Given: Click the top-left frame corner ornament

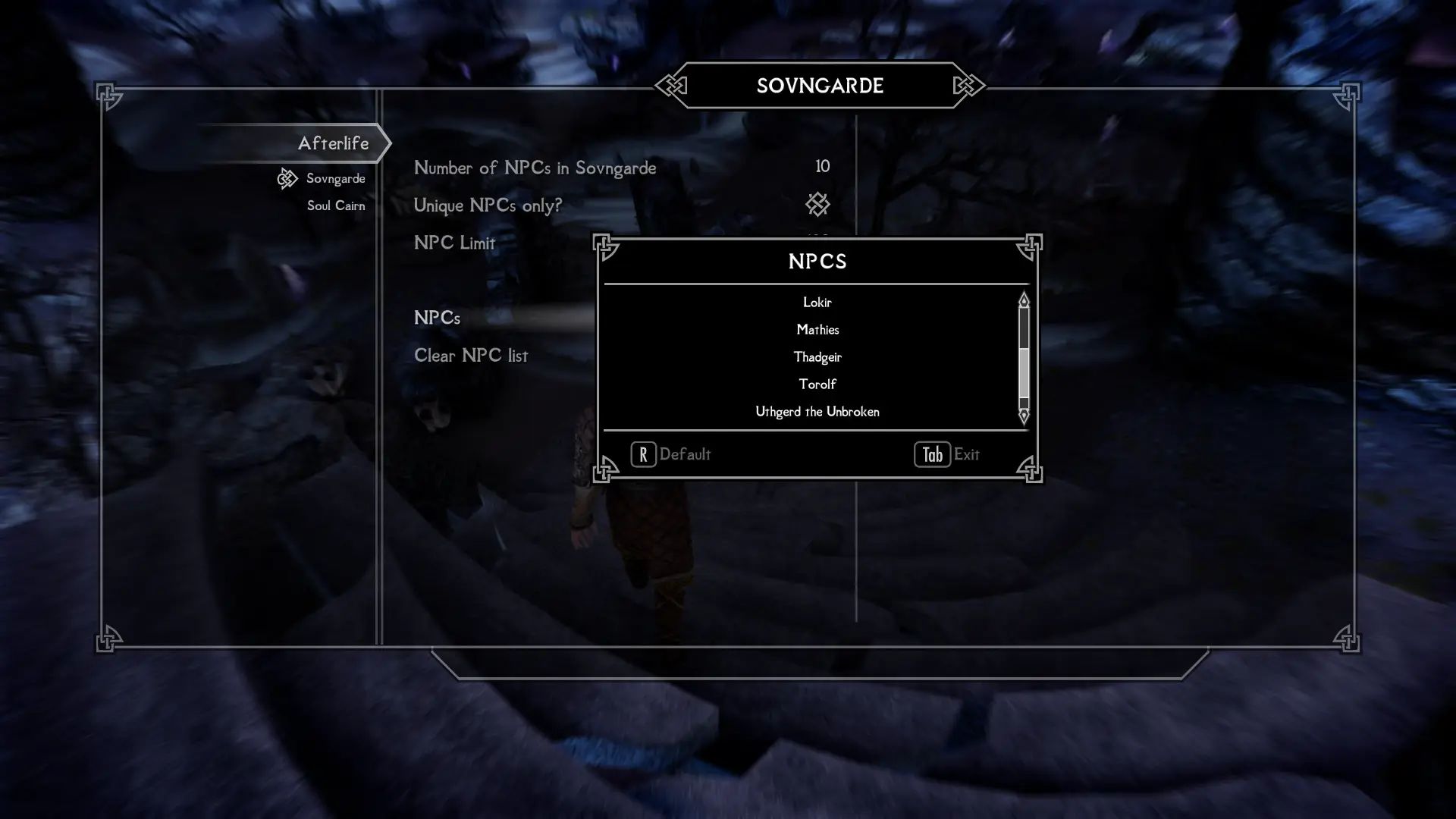Looking at the screenshot, I should click(108, 95).
